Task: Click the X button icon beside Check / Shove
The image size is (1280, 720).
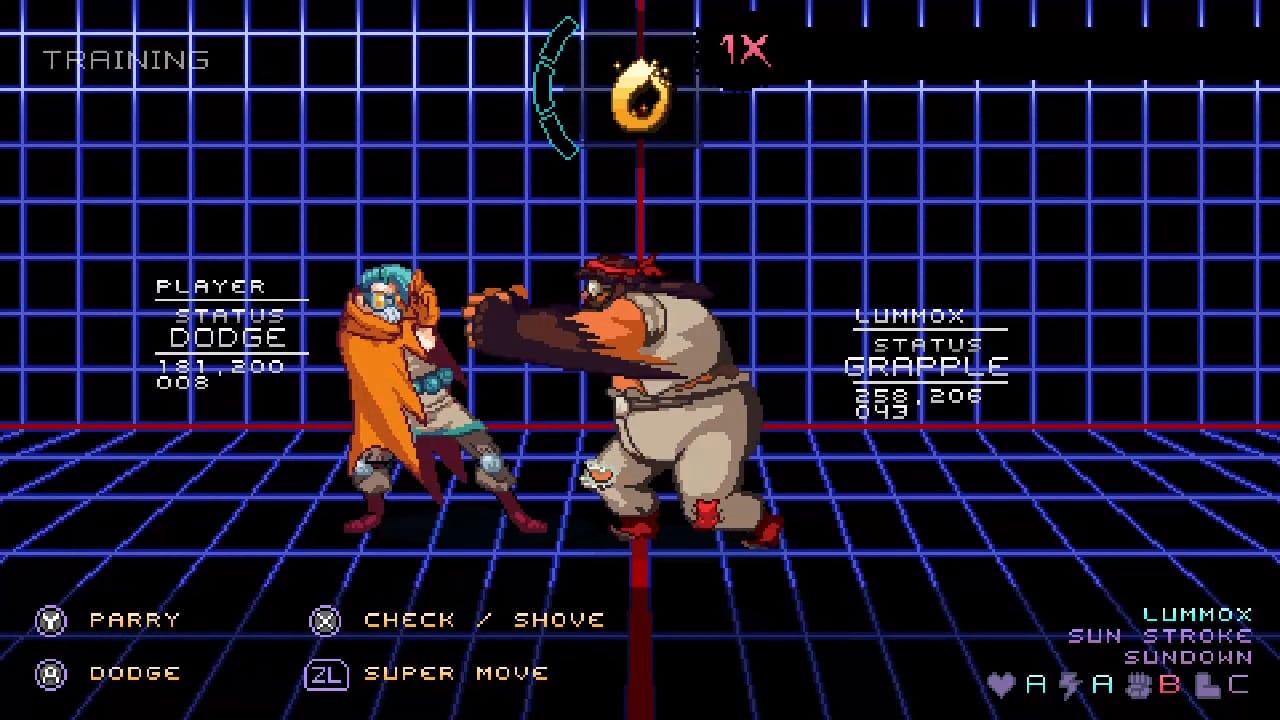Action: click(x=325, y=620)
